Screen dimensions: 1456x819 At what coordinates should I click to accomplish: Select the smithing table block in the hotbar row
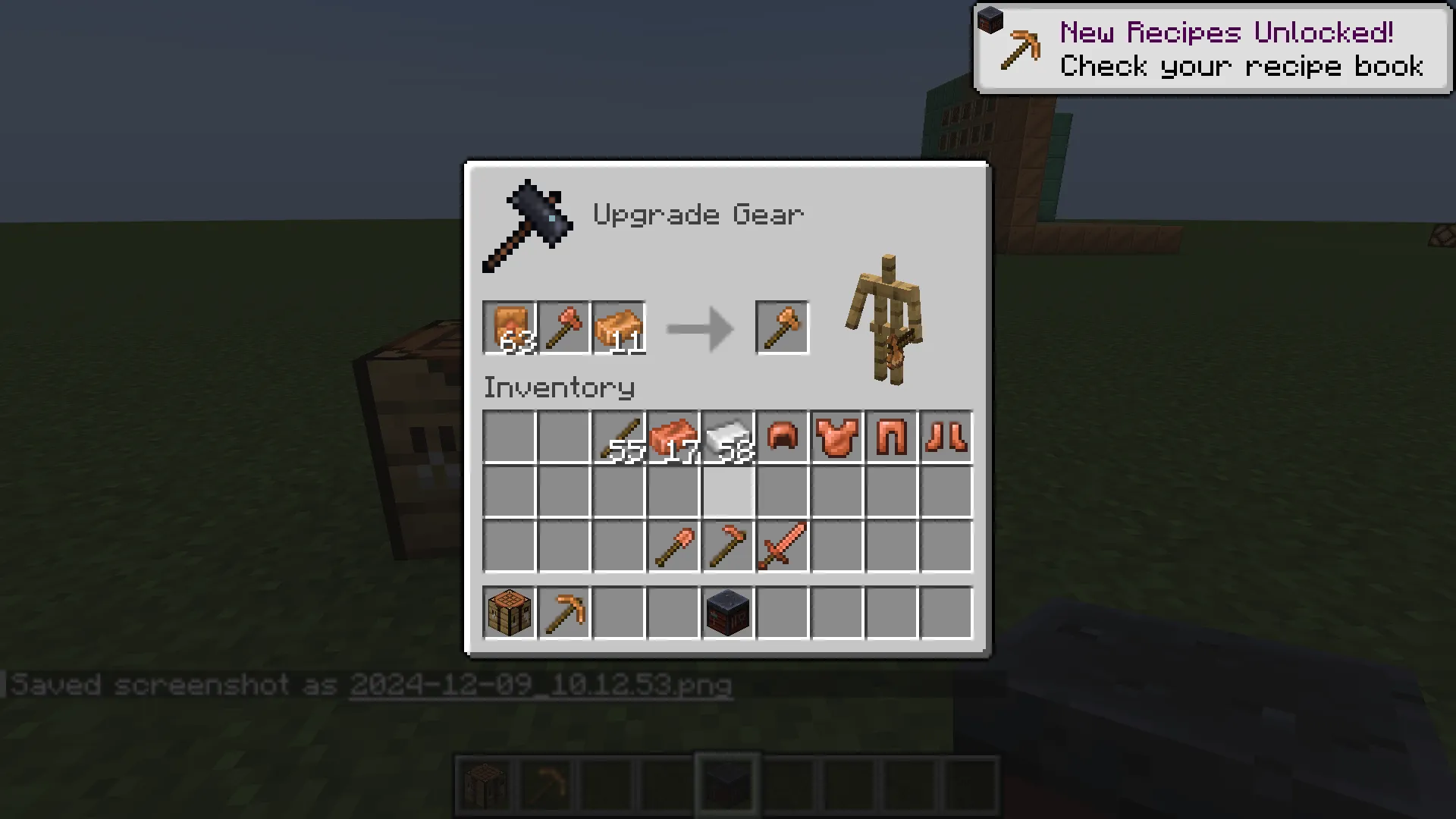point(727,613)
